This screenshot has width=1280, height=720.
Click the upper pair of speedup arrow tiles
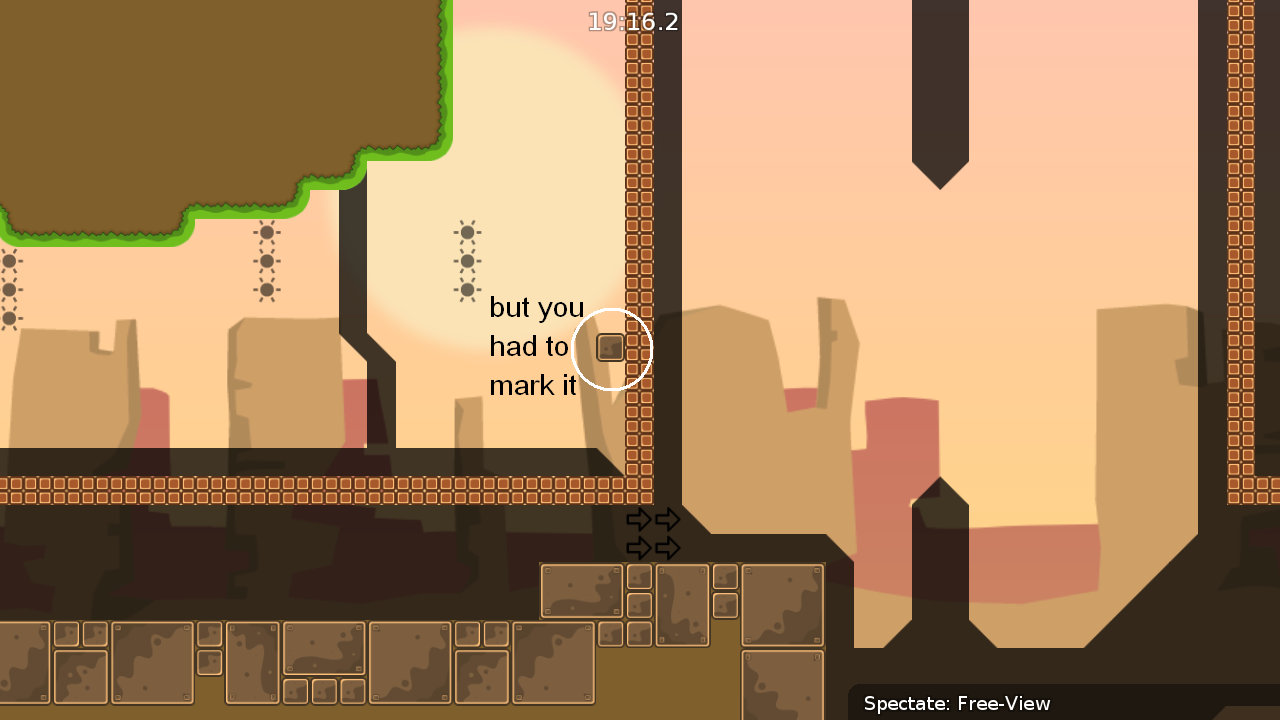tap(655, 519)
